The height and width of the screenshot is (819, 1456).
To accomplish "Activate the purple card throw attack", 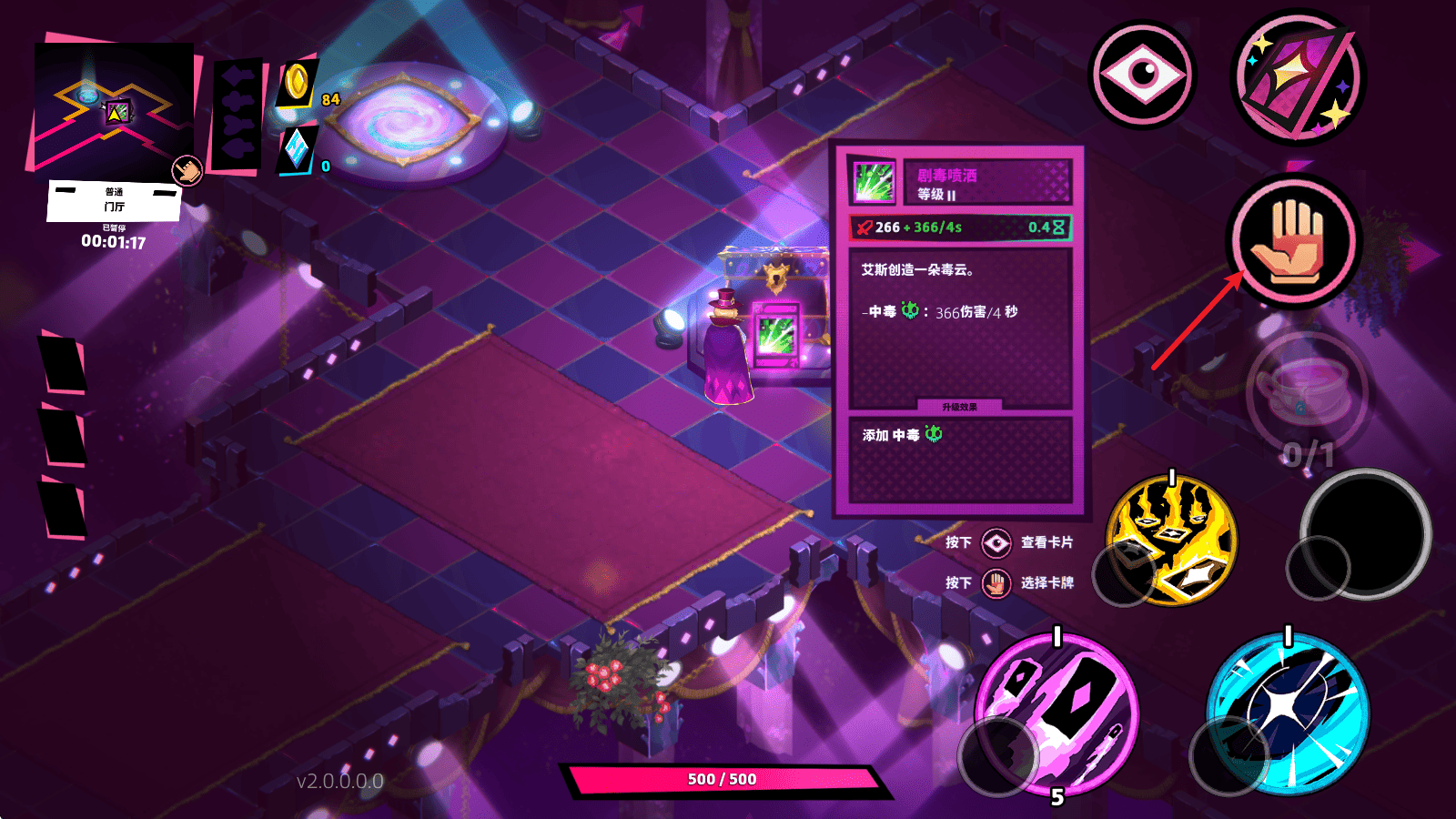I will [1057, 713].
